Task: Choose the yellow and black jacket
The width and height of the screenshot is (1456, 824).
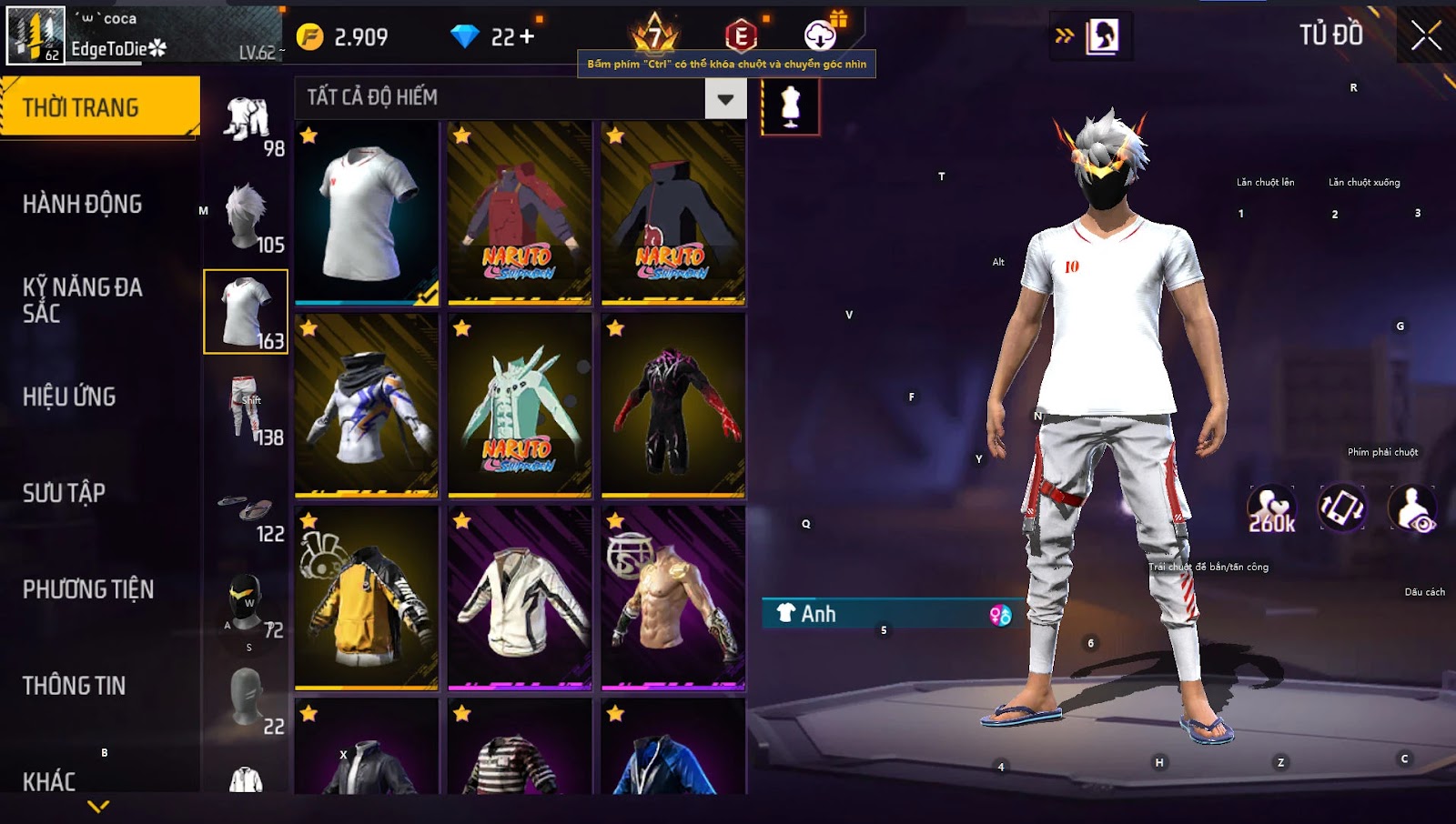Action: (x=367, y=598)
